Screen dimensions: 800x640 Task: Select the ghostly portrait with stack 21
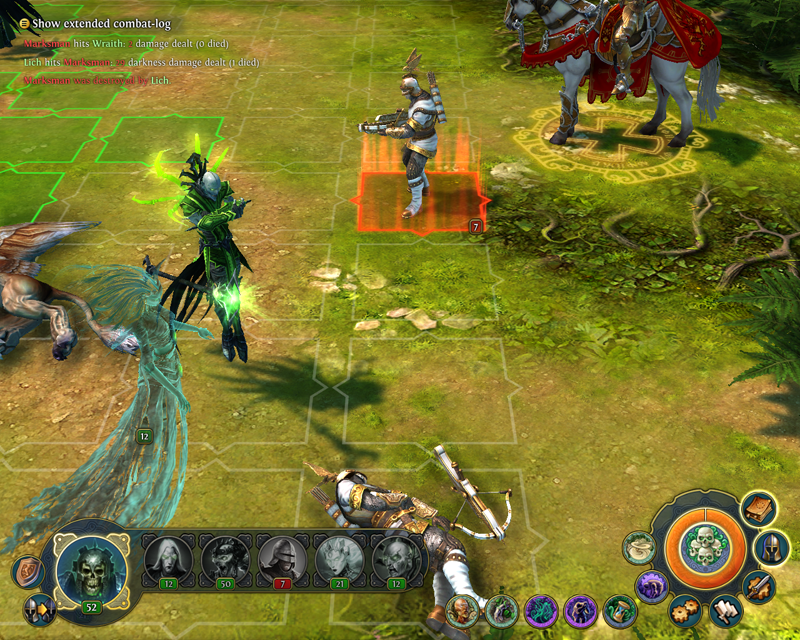[338, 560]
